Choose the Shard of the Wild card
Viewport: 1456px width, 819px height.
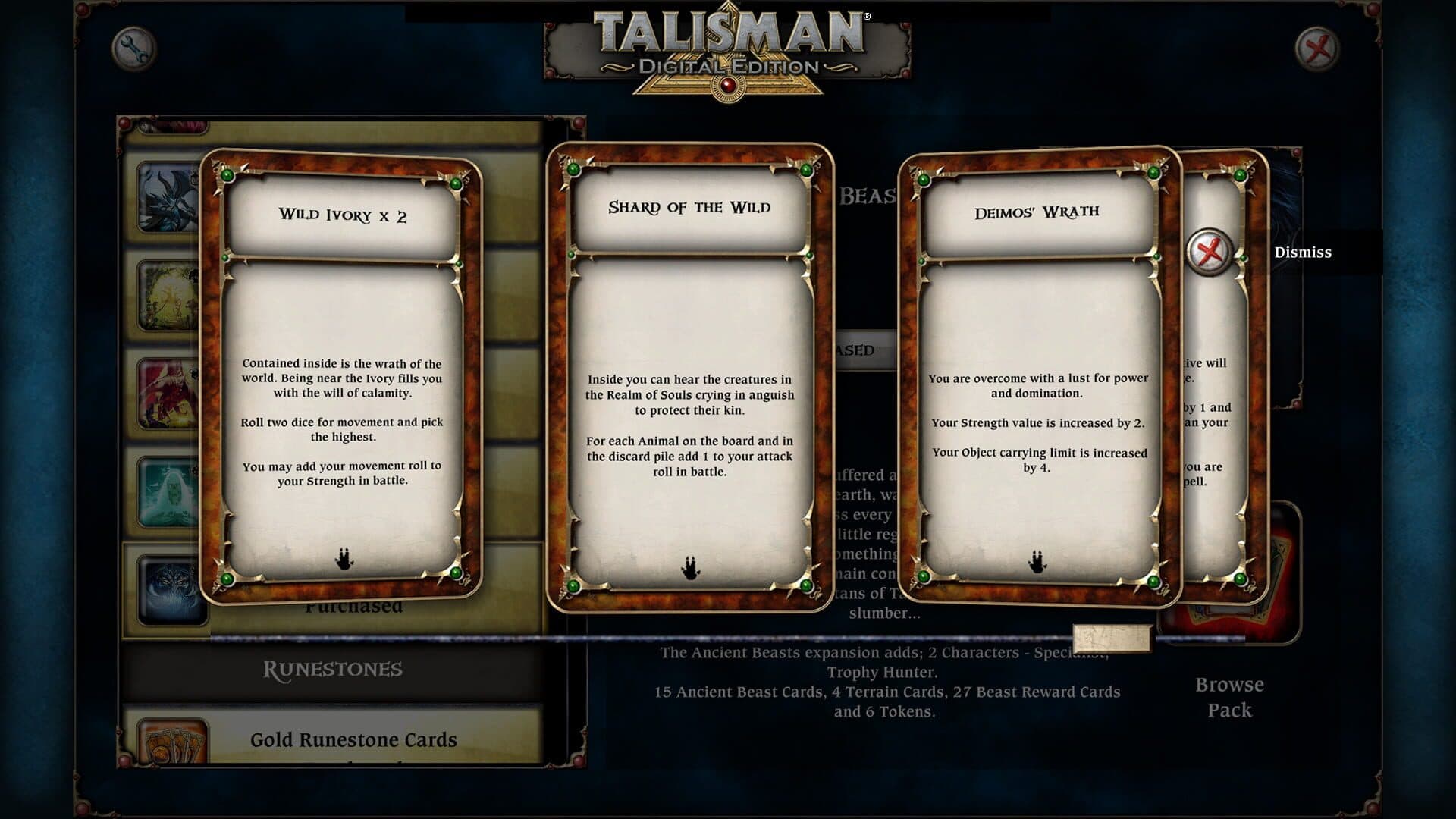[x=689, y=377]
